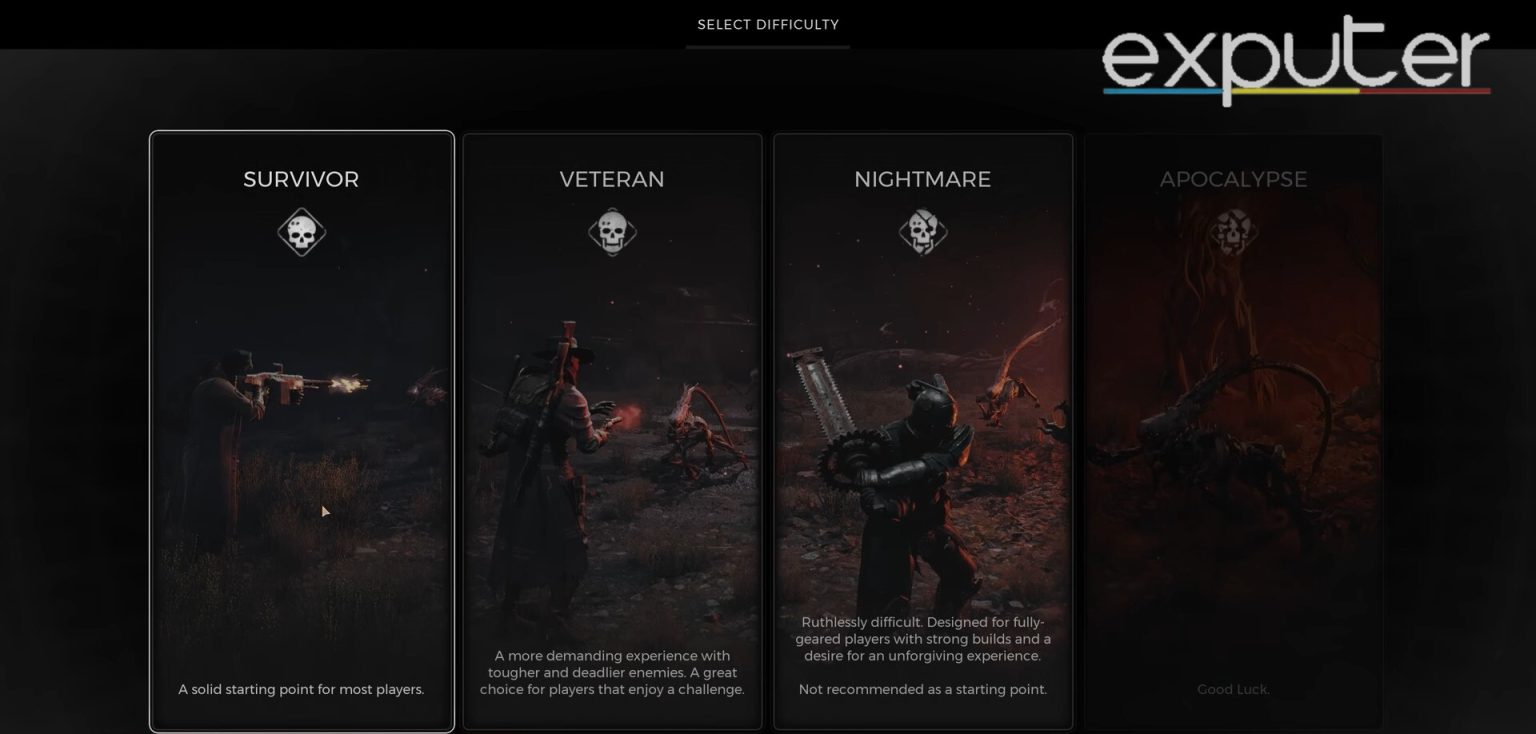Click the SURVIVOR title label

(x=301, y=179)
